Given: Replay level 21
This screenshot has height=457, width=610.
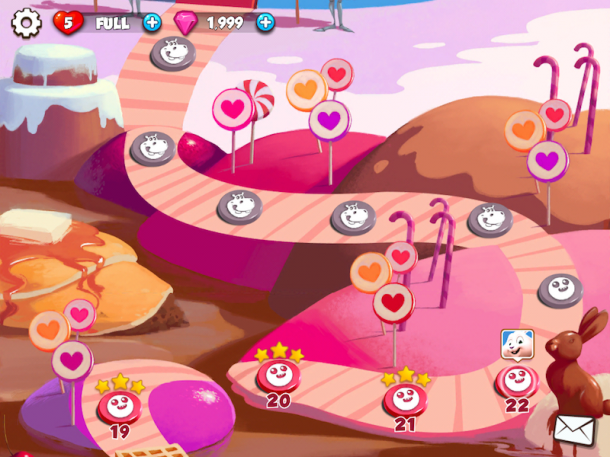Looking at the screenshot, I should tap(405, 398).
